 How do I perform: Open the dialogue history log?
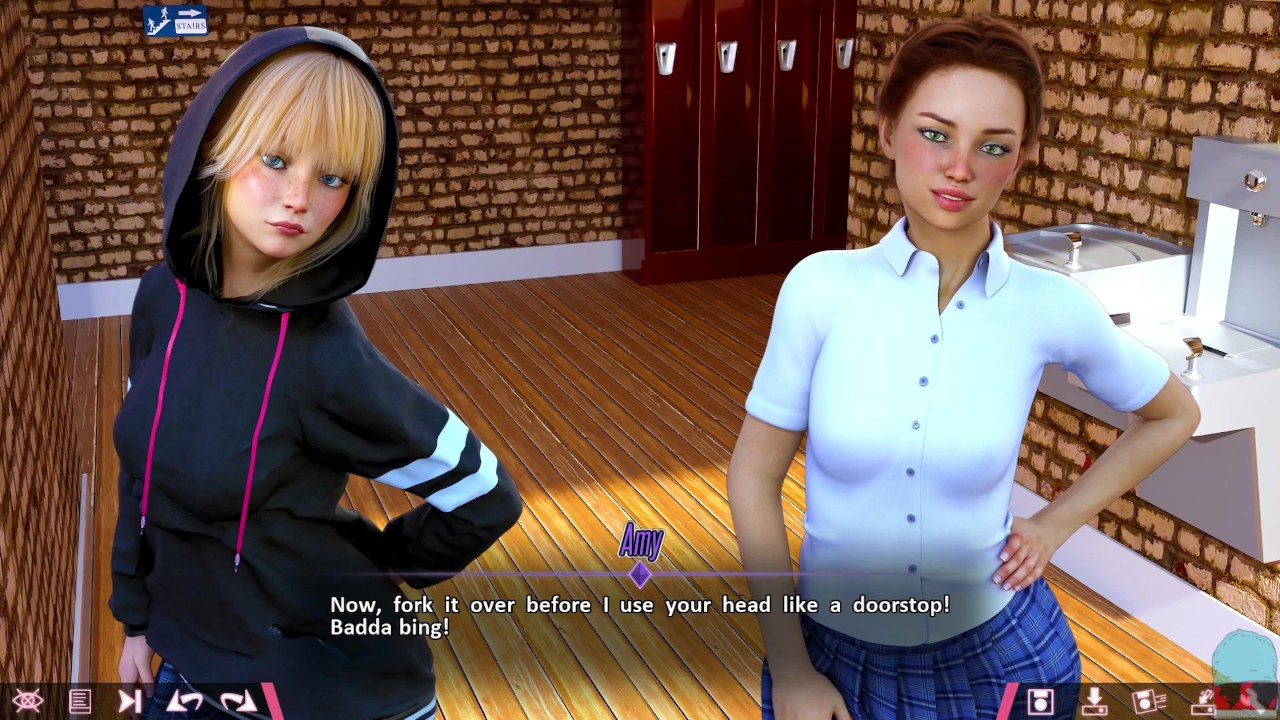[80, 701]
